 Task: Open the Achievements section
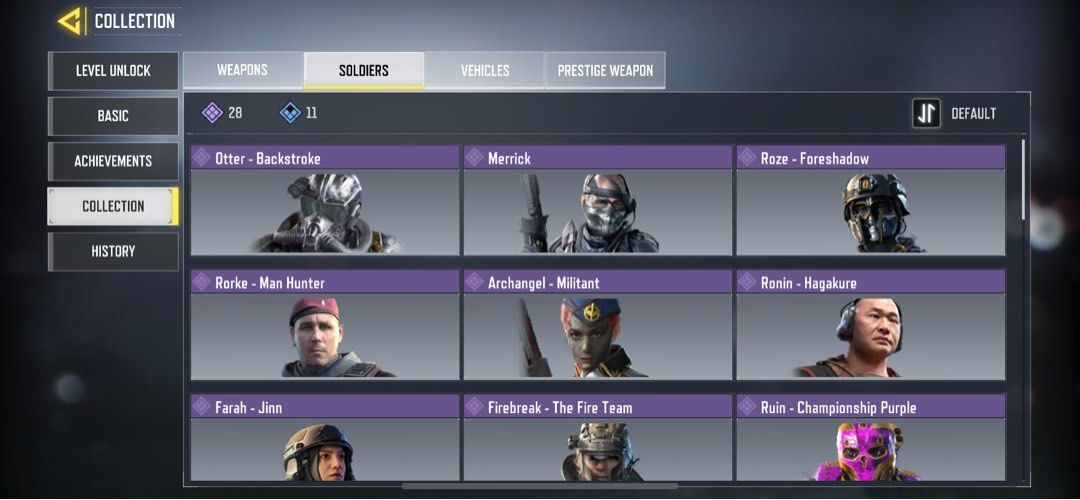pyautogui.click(x=113, y=161)
